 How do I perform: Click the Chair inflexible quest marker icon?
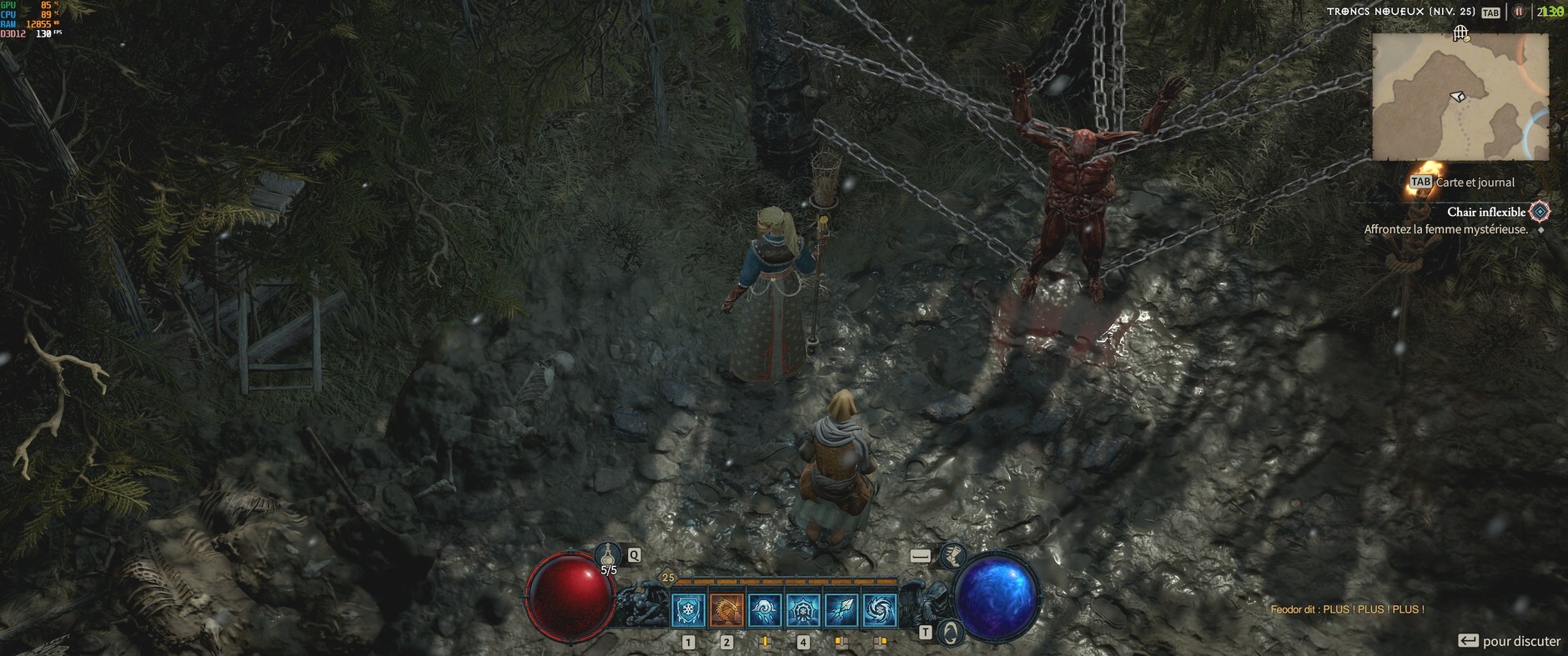pyautogui.click(x=1540, y=213)
